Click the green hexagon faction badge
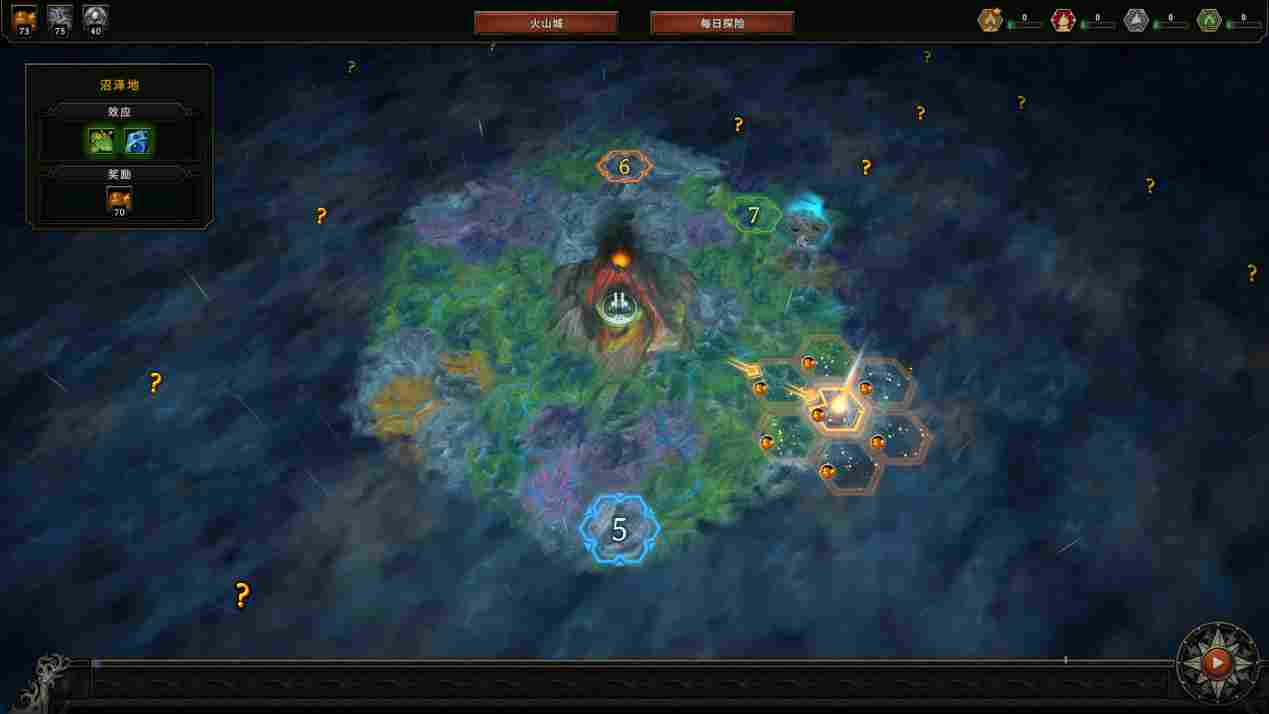The image size is (1269, 714). pyautogui.click(x=1209, y=20)
